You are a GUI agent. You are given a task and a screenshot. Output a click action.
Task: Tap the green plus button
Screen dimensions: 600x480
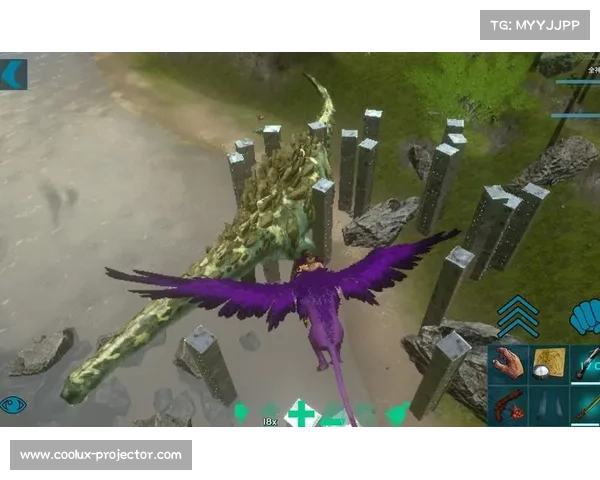point(300,413)
